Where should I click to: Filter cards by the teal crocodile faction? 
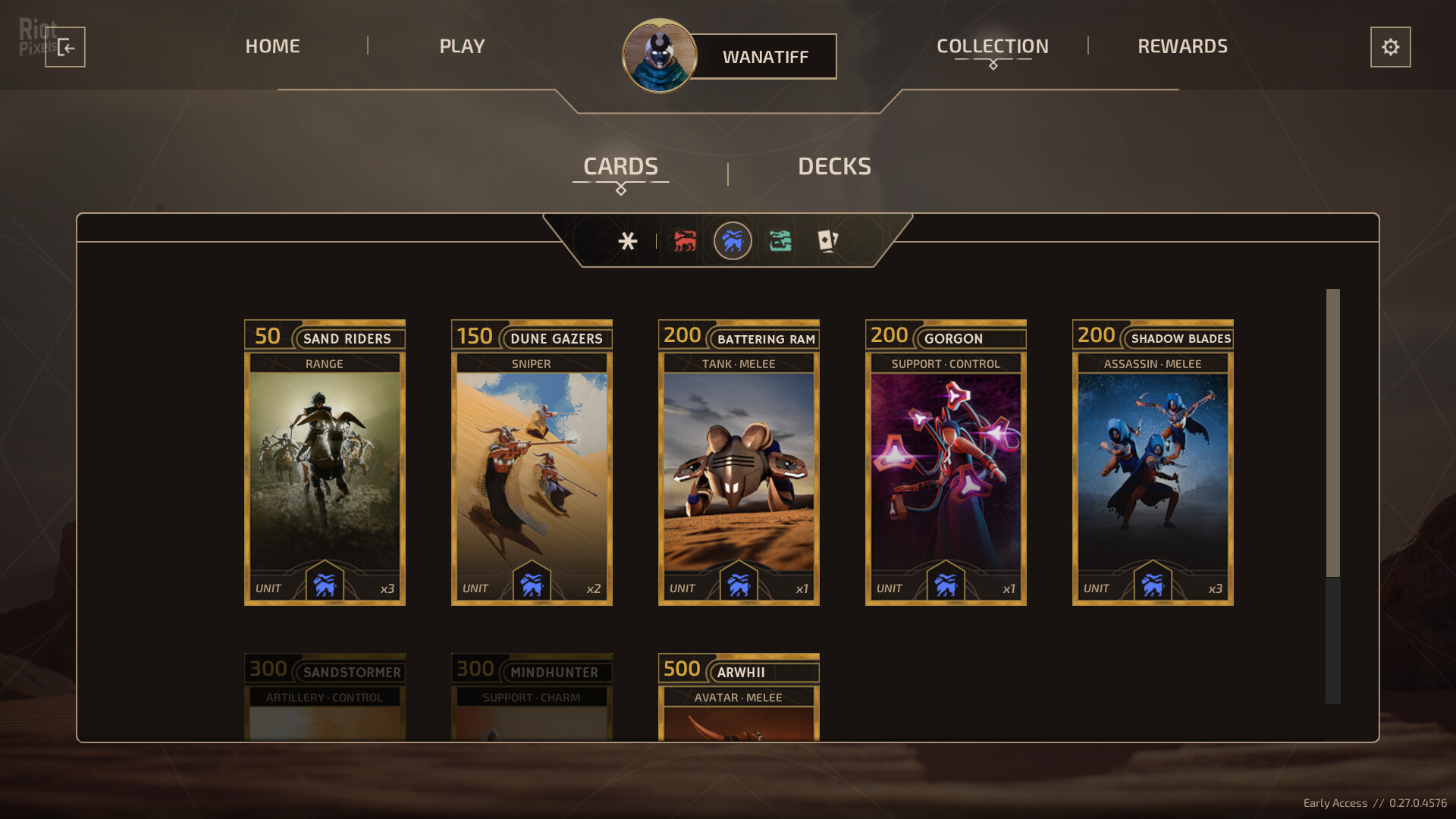pyautogui.click(x=780, y=241)
